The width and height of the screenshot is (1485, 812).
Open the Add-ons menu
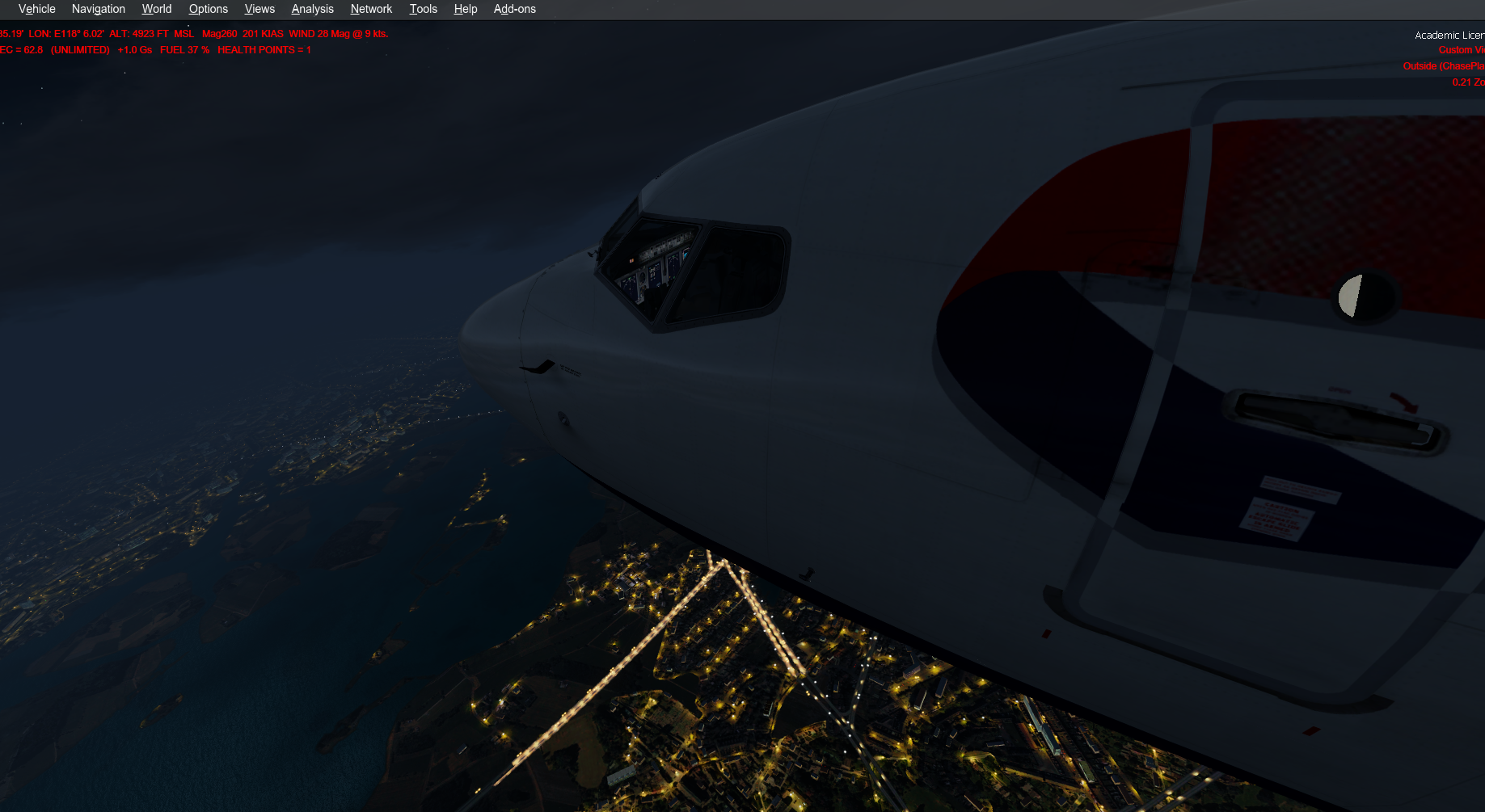514,9
